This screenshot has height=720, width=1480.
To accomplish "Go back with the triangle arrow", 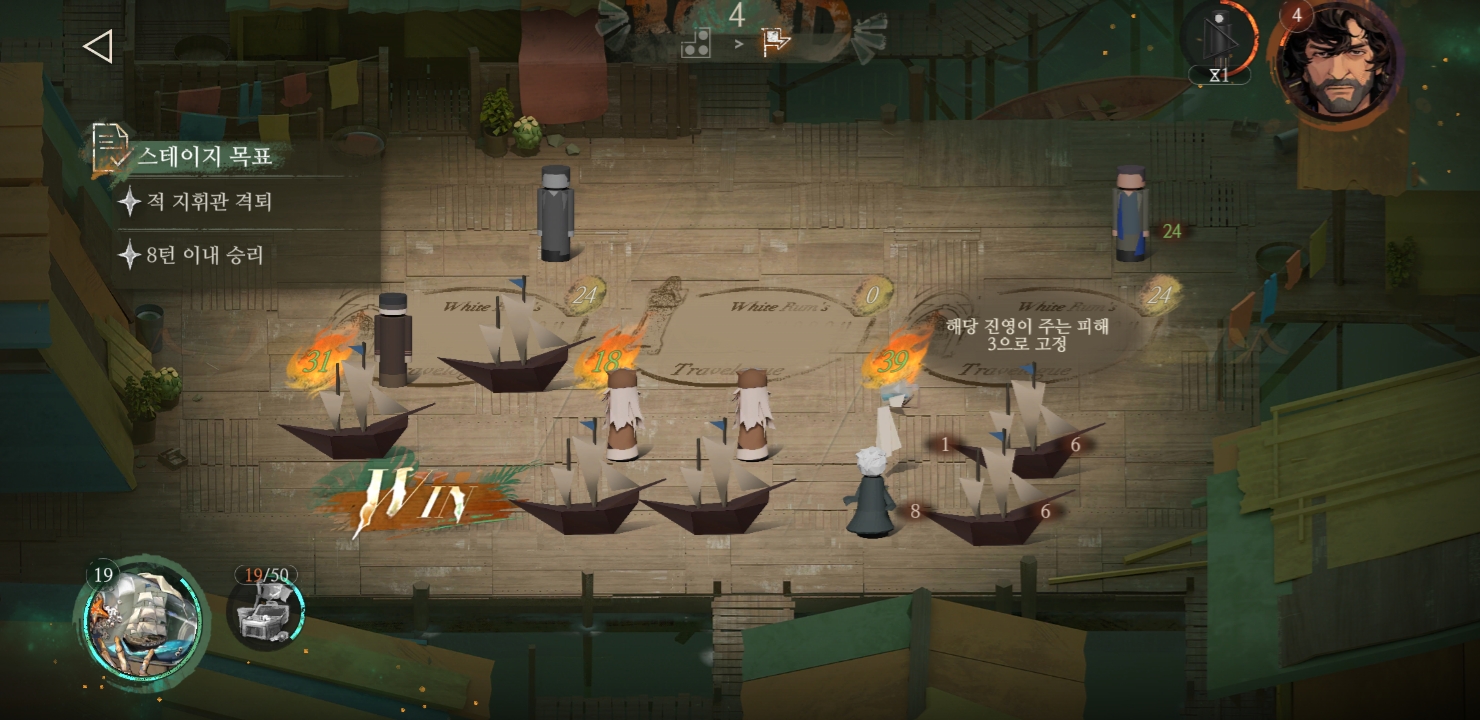I will [x=97, y=46].
